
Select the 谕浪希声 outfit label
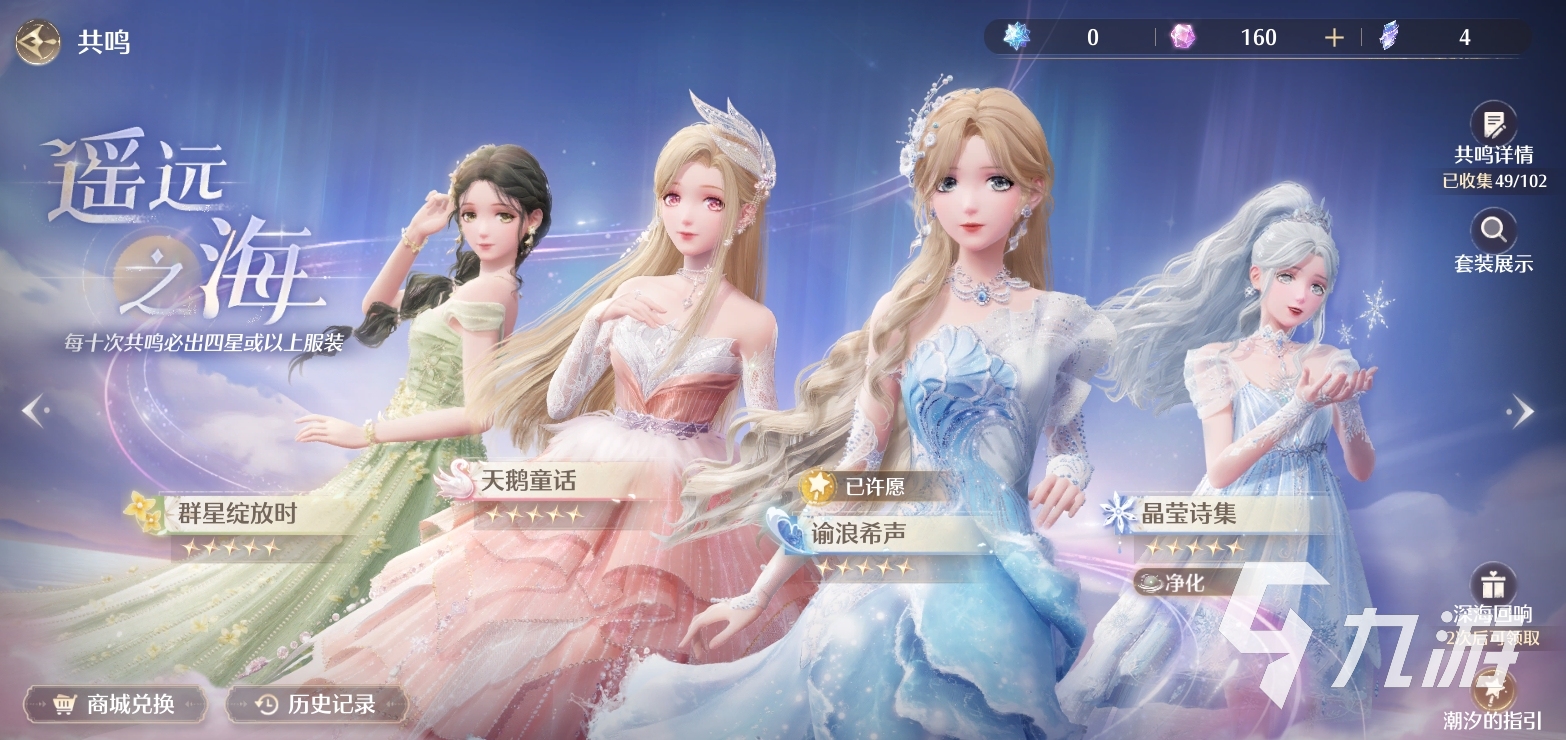(x=860, y=533)
